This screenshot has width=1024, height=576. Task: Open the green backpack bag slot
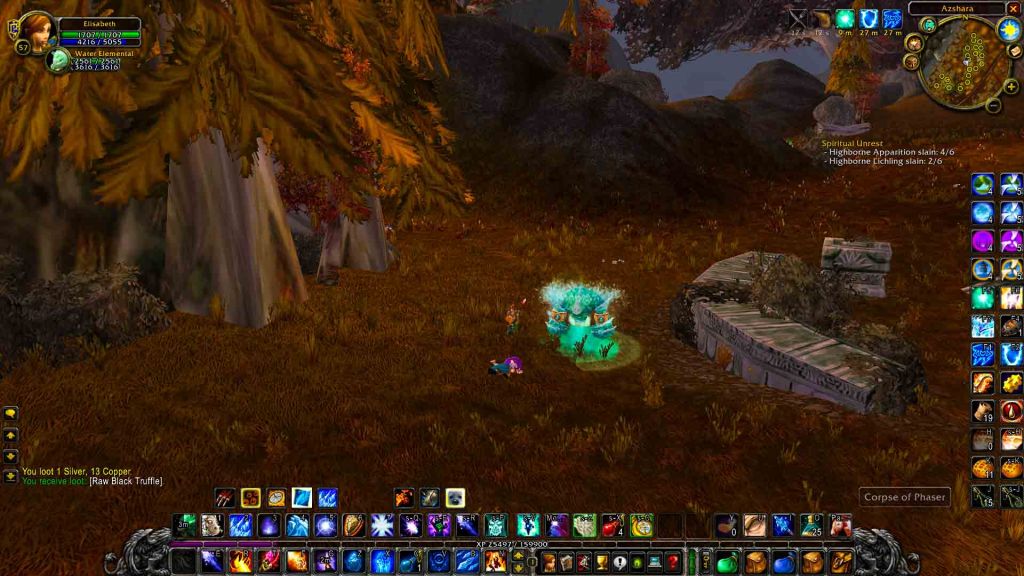(x=727, y=562)
